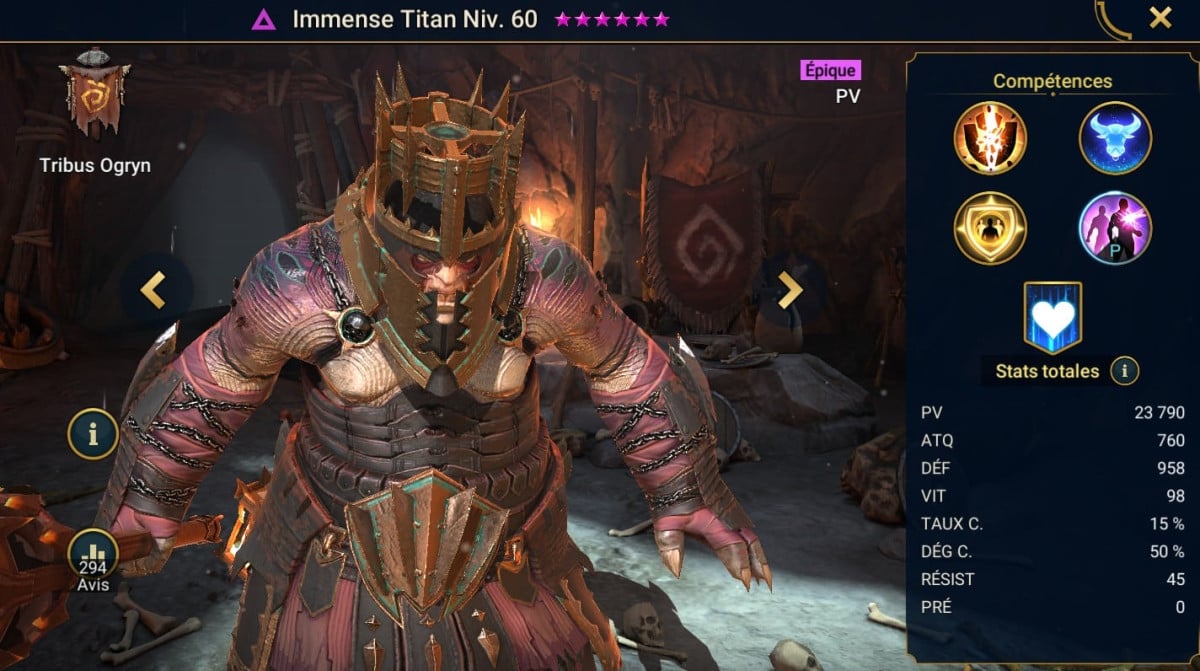Screen dimensions: 1200x671
Task: Click the purple Épique rarity tag
Action: pyautogui.click(x=830, y=70)
